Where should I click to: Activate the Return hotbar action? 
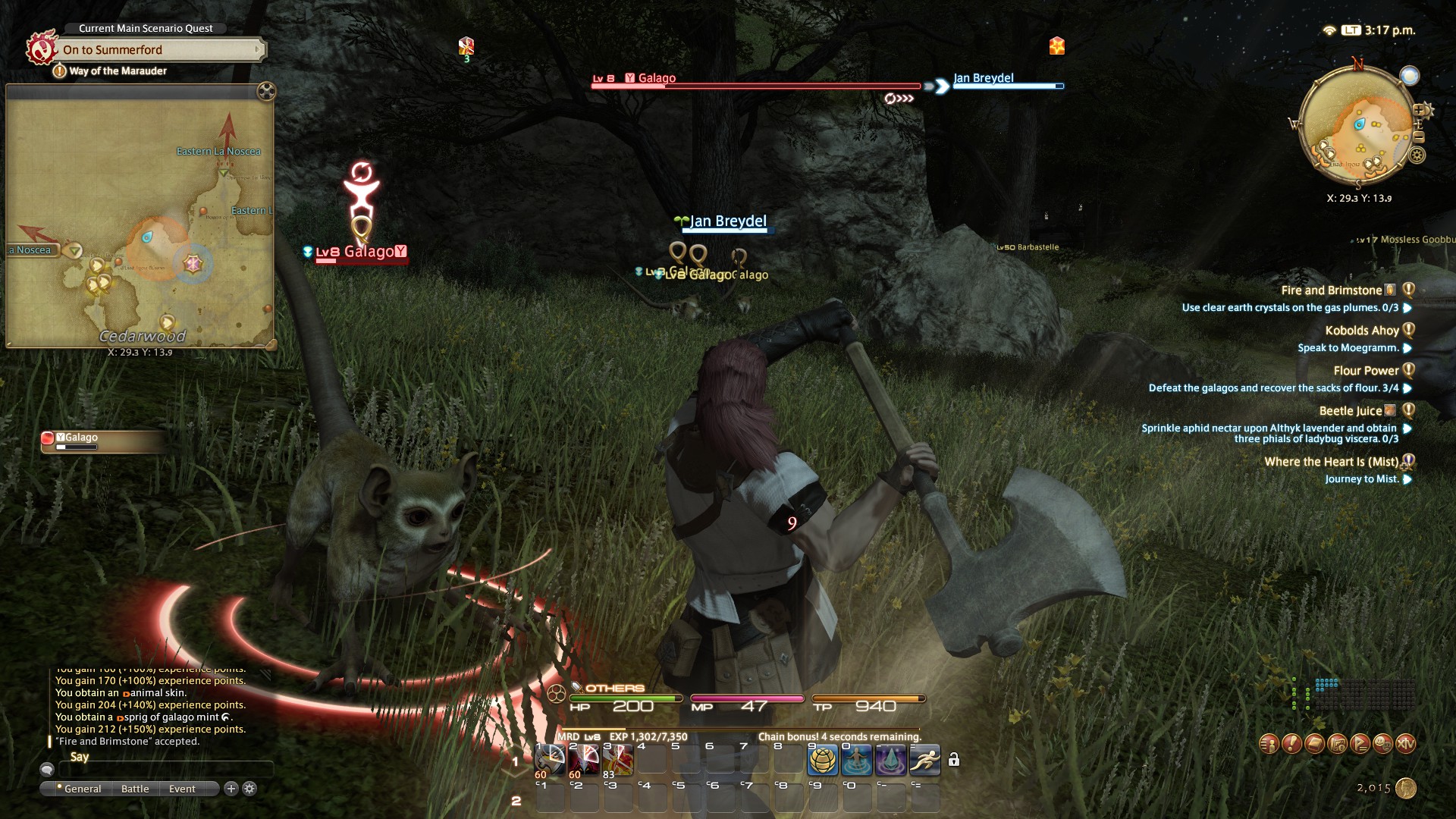click(857, 760)
